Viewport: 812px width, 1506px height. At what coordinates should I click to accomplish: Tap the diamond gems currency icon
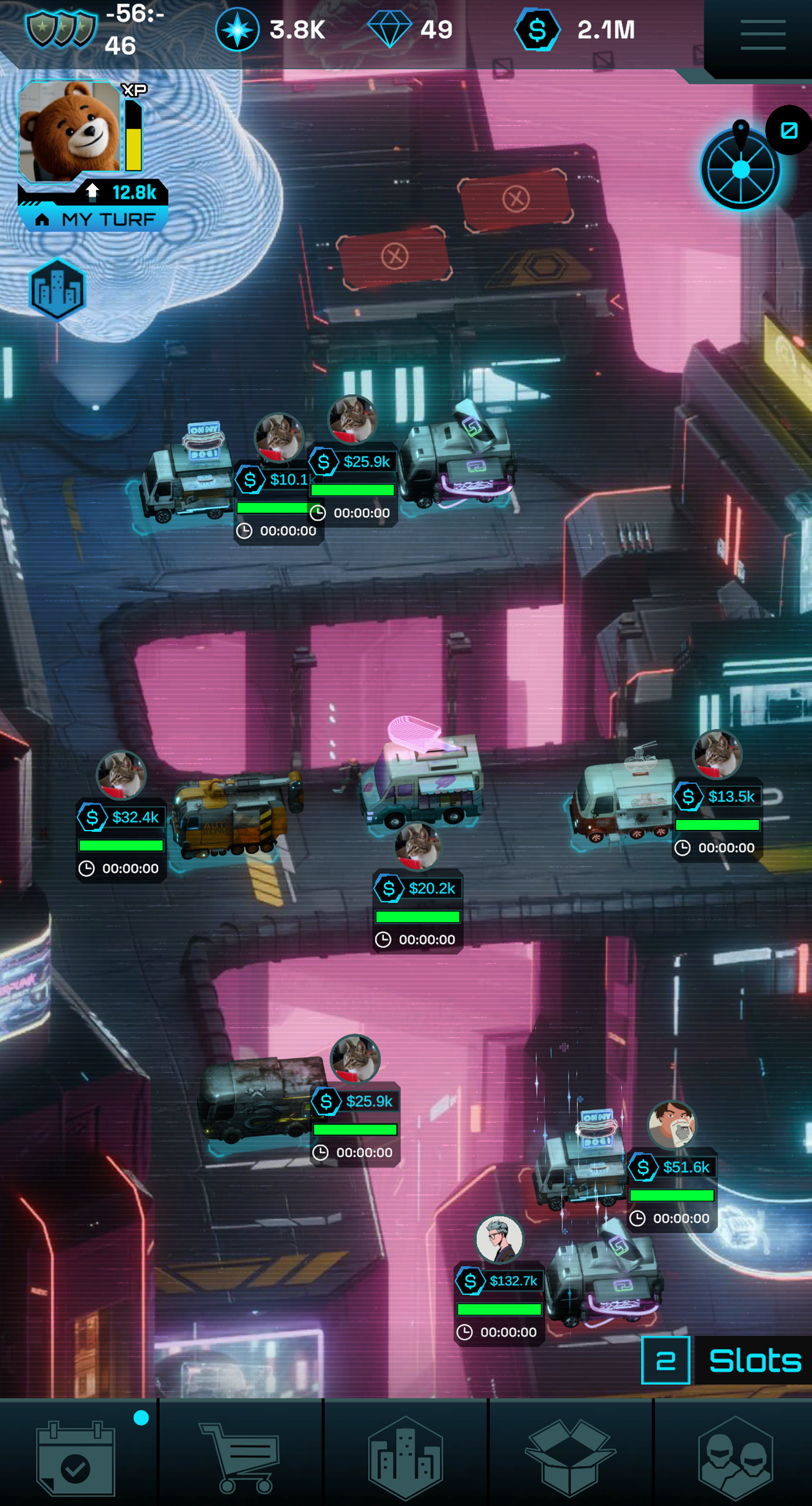[x=389, y=30]
